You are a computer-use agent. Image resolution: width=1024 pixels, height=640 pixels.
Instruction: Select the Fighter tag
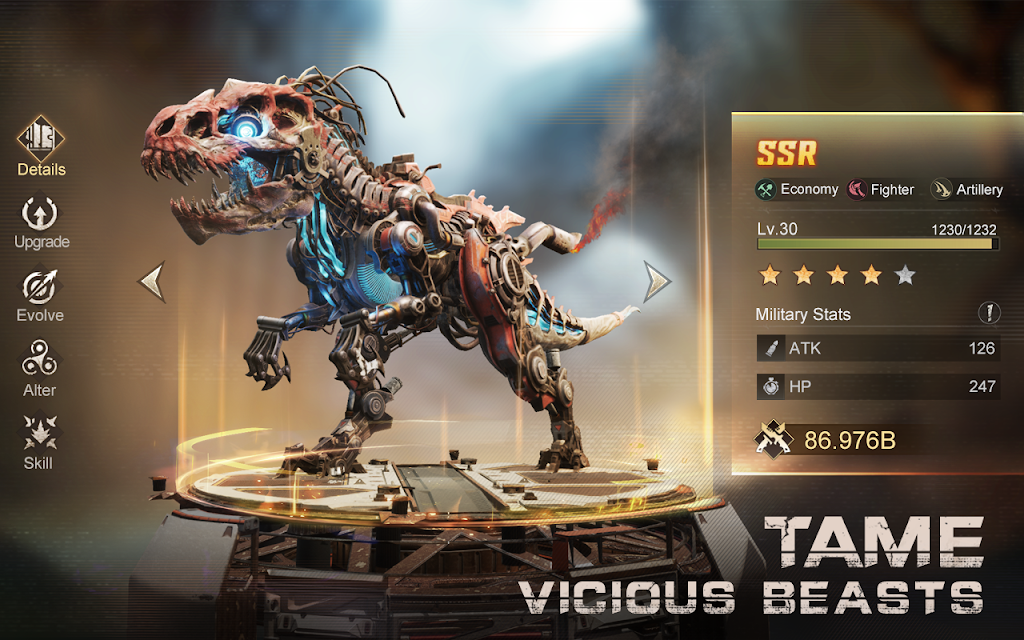point(881,189)
